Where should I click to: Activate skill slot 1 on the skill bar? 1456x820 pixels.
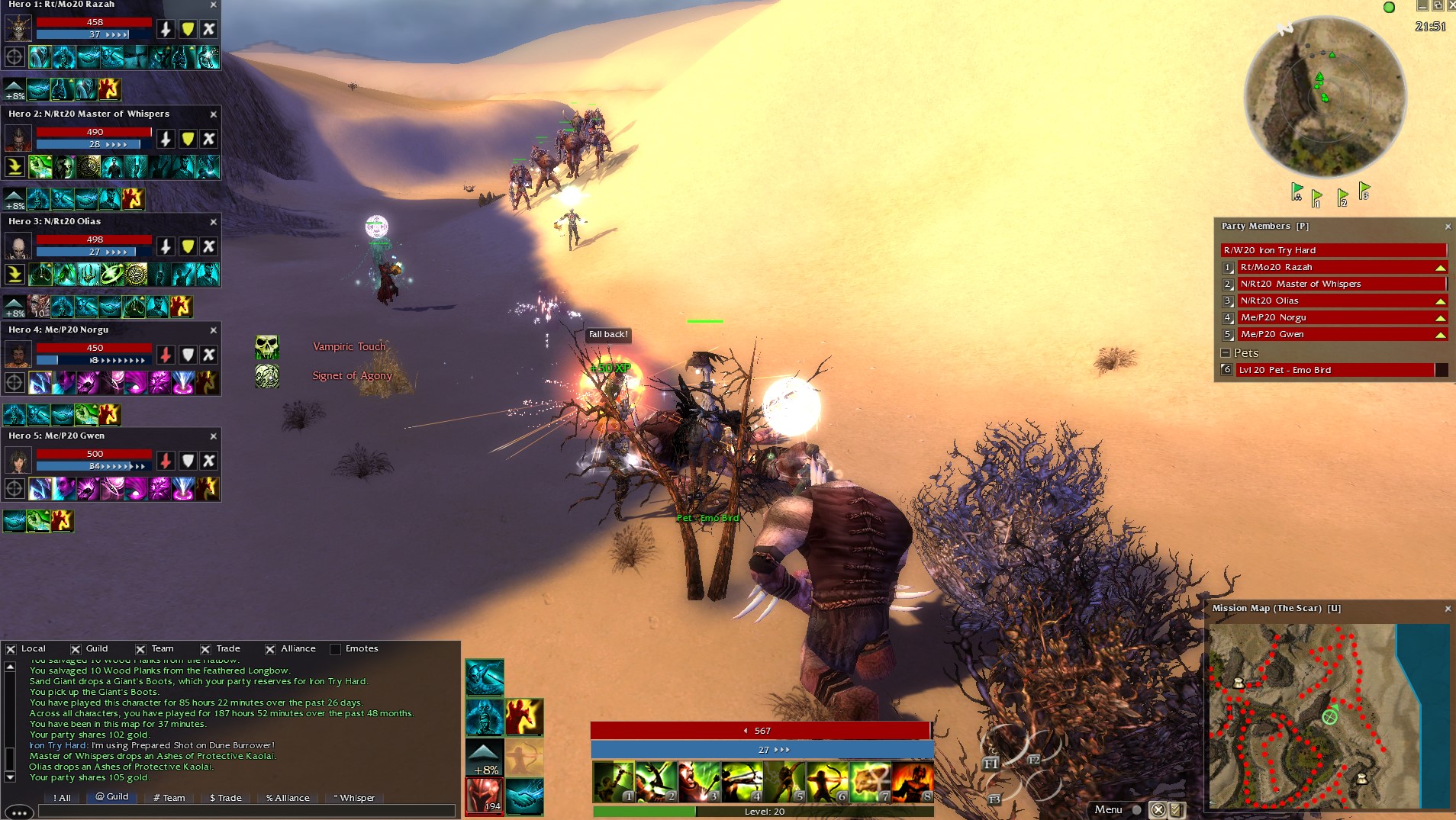pyautogui.click(x=613, y=782)
